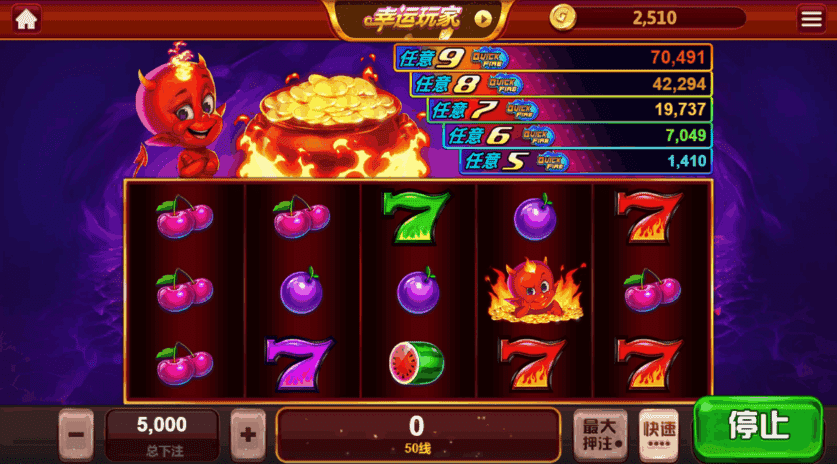The width and height of the screenshot is (837, 464).
Task: Click the gold coin balance icon
Action: (x=564, y=18)
